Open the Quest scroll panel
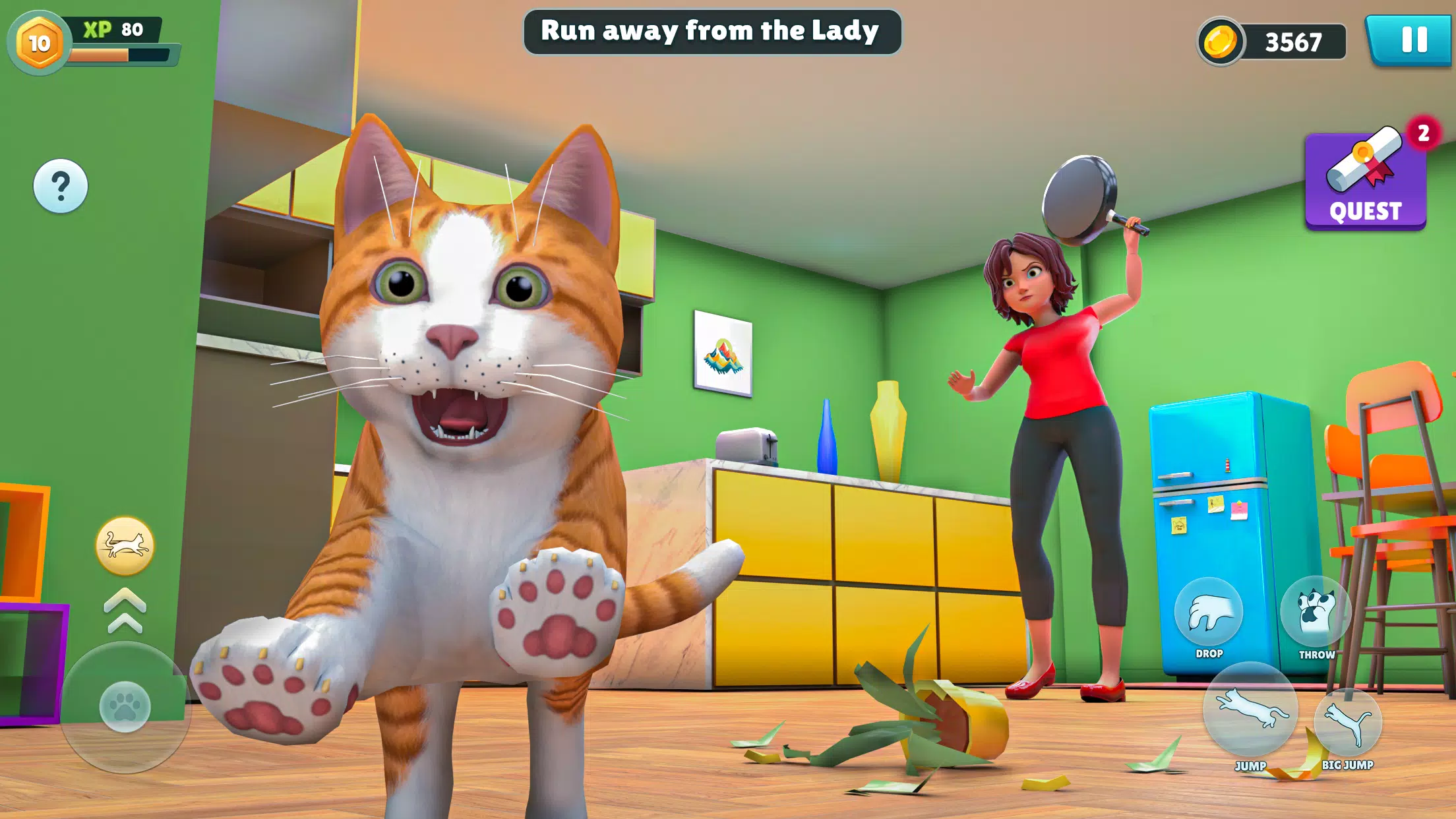 click(1365, 181)
